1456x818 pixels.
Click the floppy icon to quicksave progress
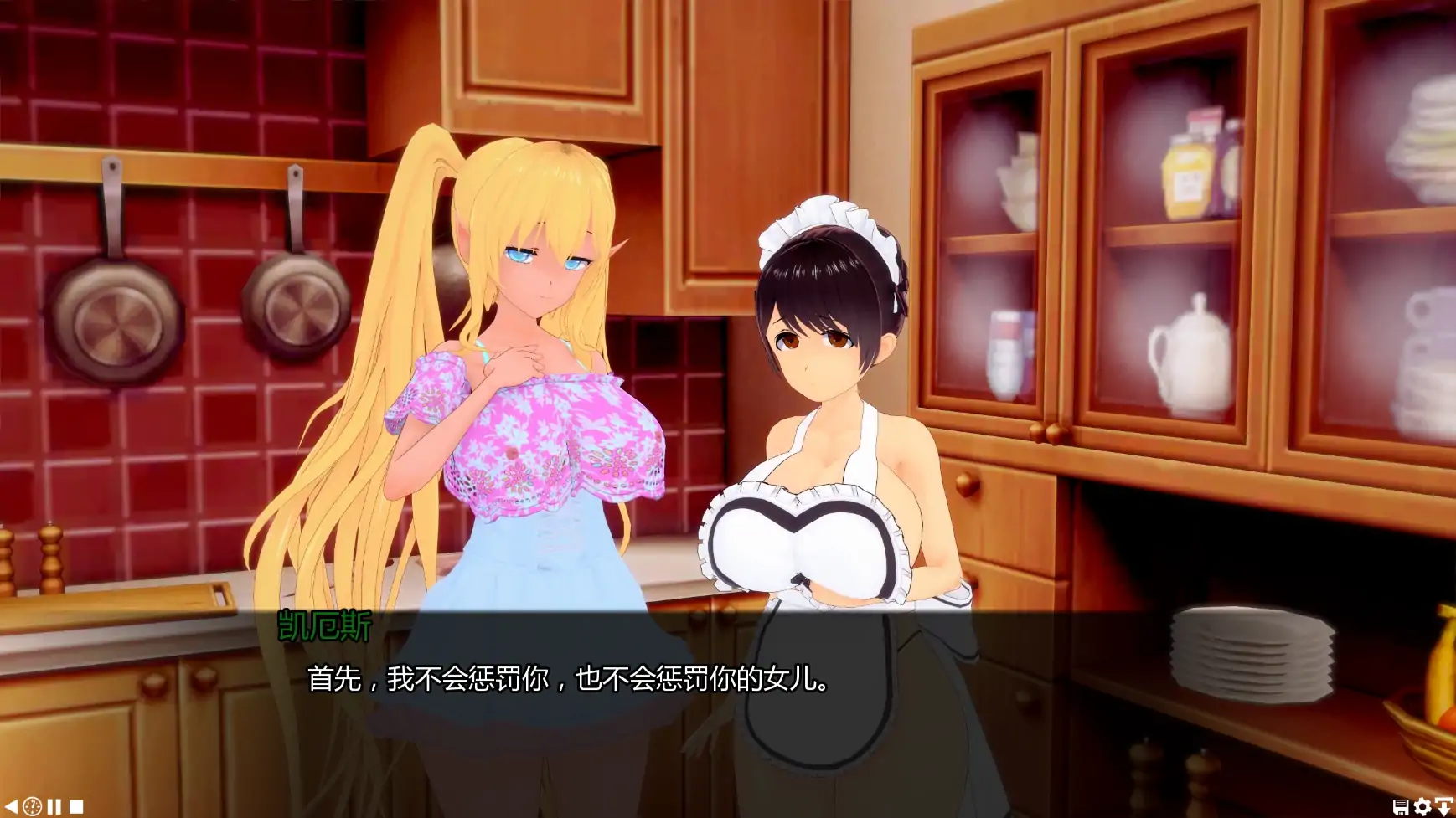point(1401,806)
